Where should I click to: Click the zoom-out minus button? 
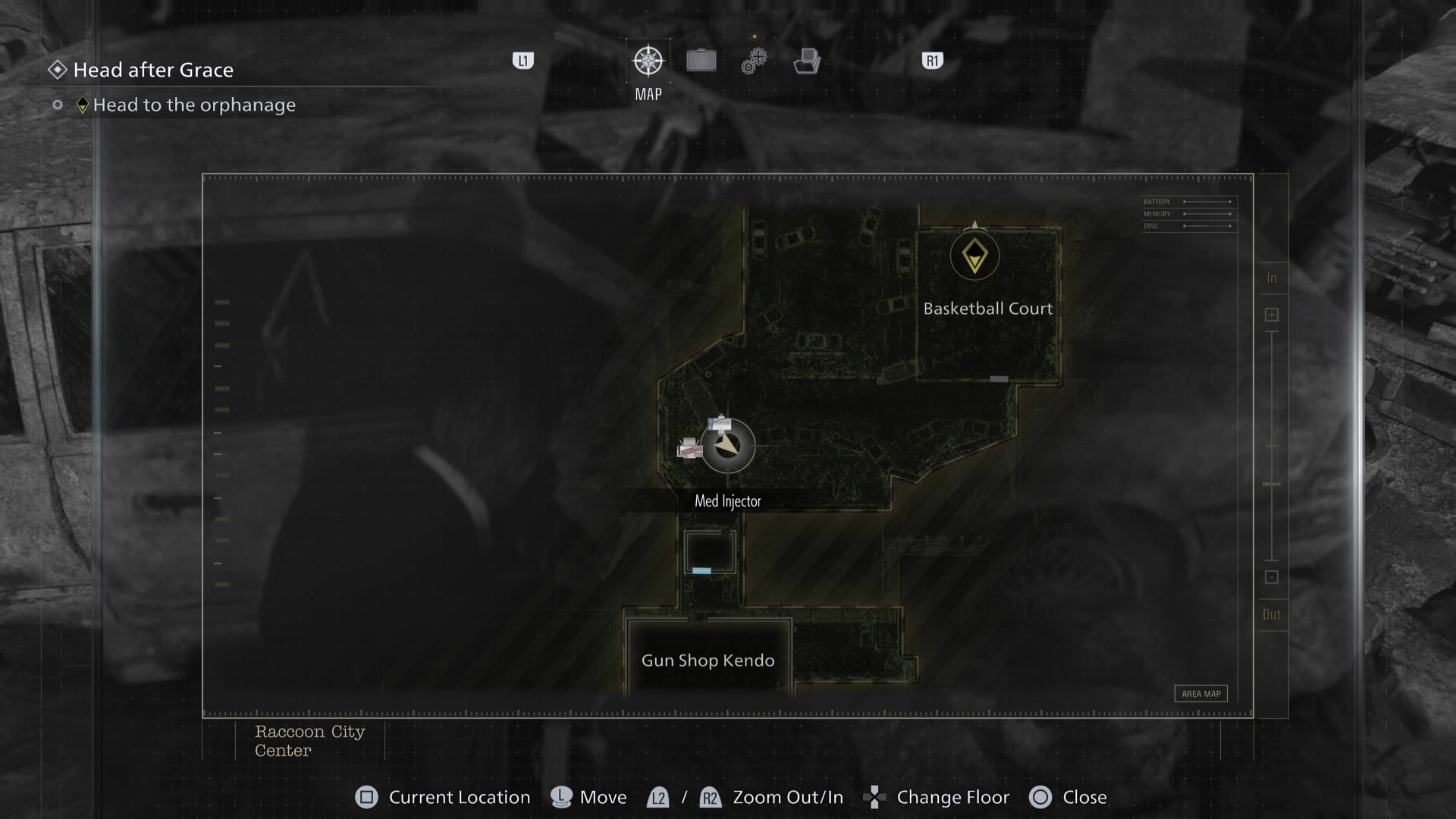[1272, 577]
